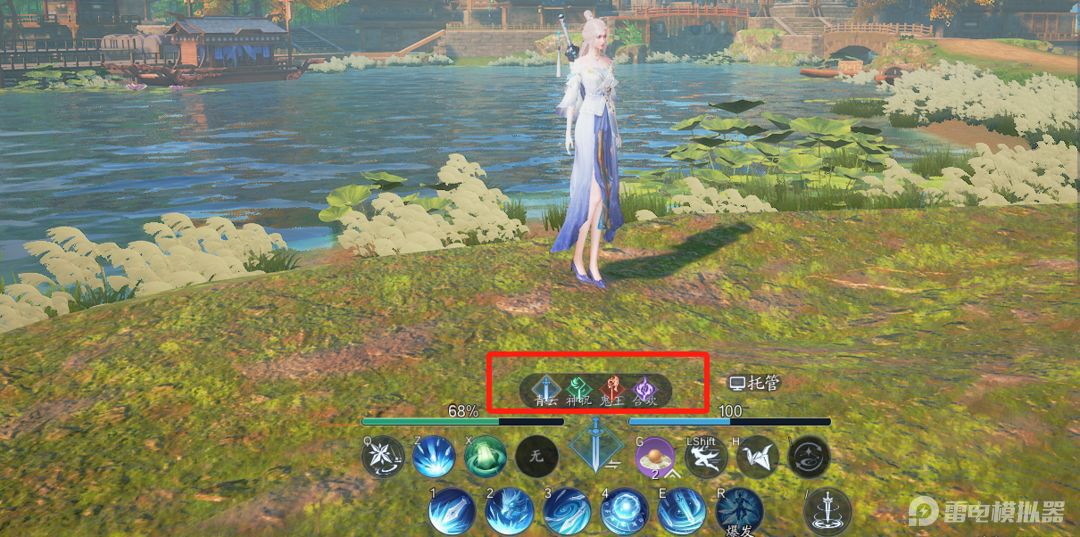Switch to the green 神祝 class
This screenshot has width=1080, height=537.
(x=580, y=389)
